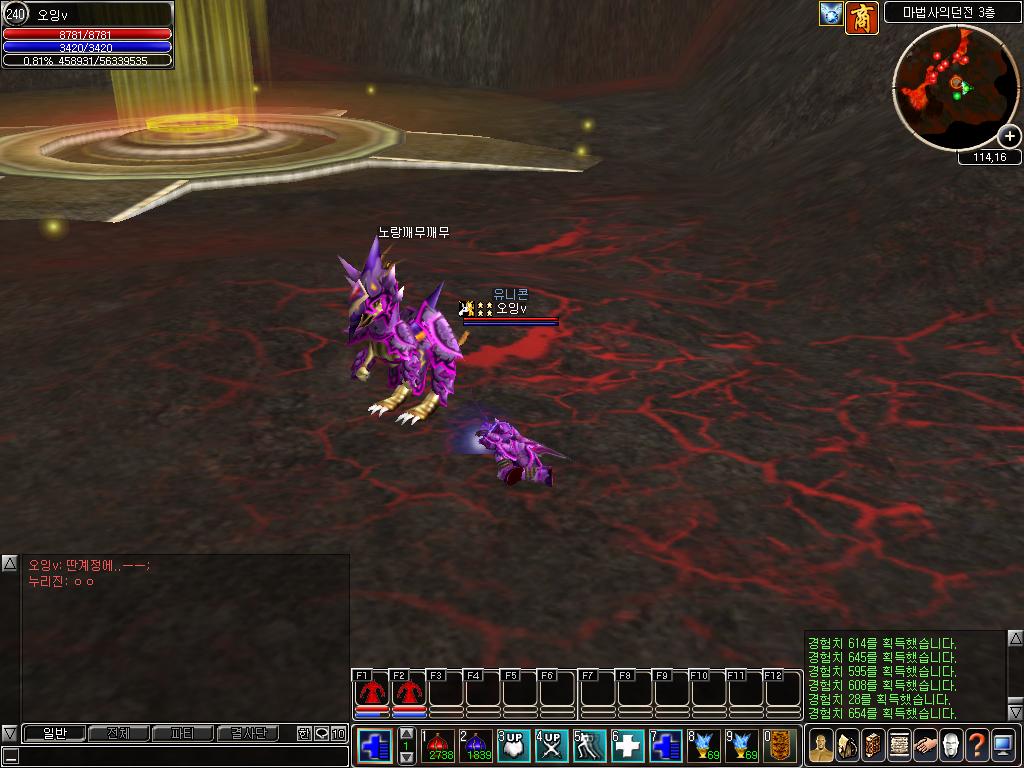The height and width of the screenshot is (768, 1024).
Task: Switch to the 전체 chat tab
Action: [117, 733]
